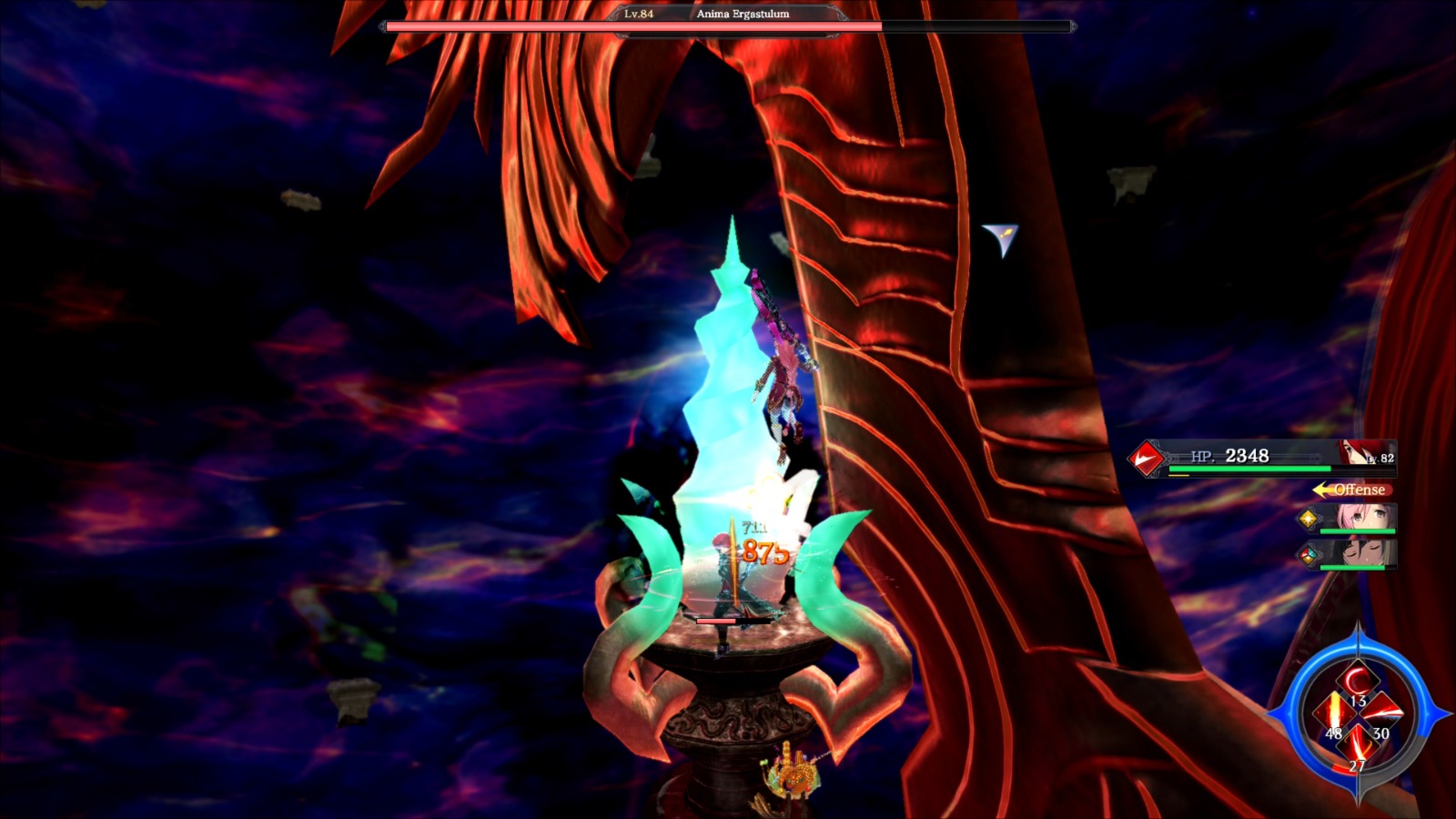Click the 875 damage number display
Screen dimensions: 1456x819
[767, 551]
